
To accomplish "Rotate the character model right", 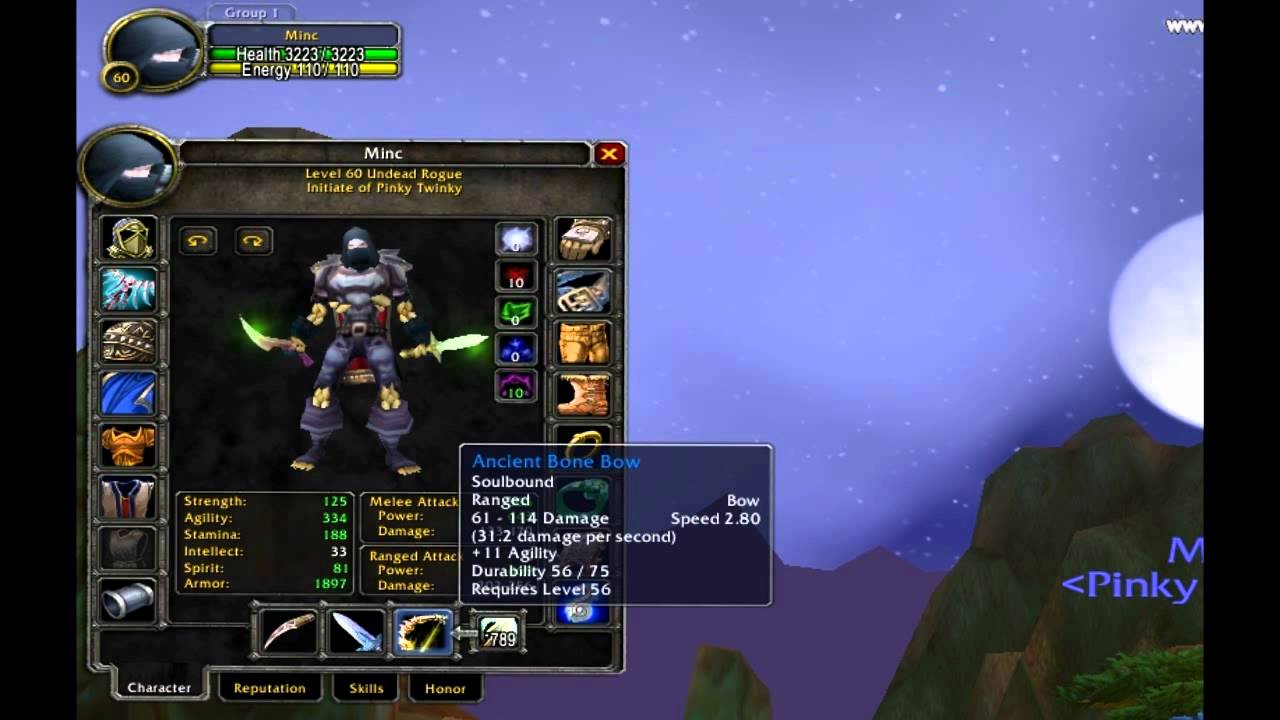I will pos(253,241).
